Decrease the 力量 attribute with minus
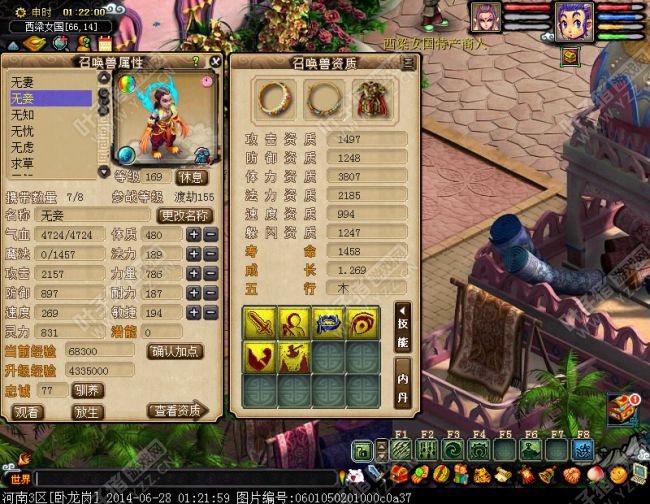This screenshot has width=650, height=504. tap(211, 273)
